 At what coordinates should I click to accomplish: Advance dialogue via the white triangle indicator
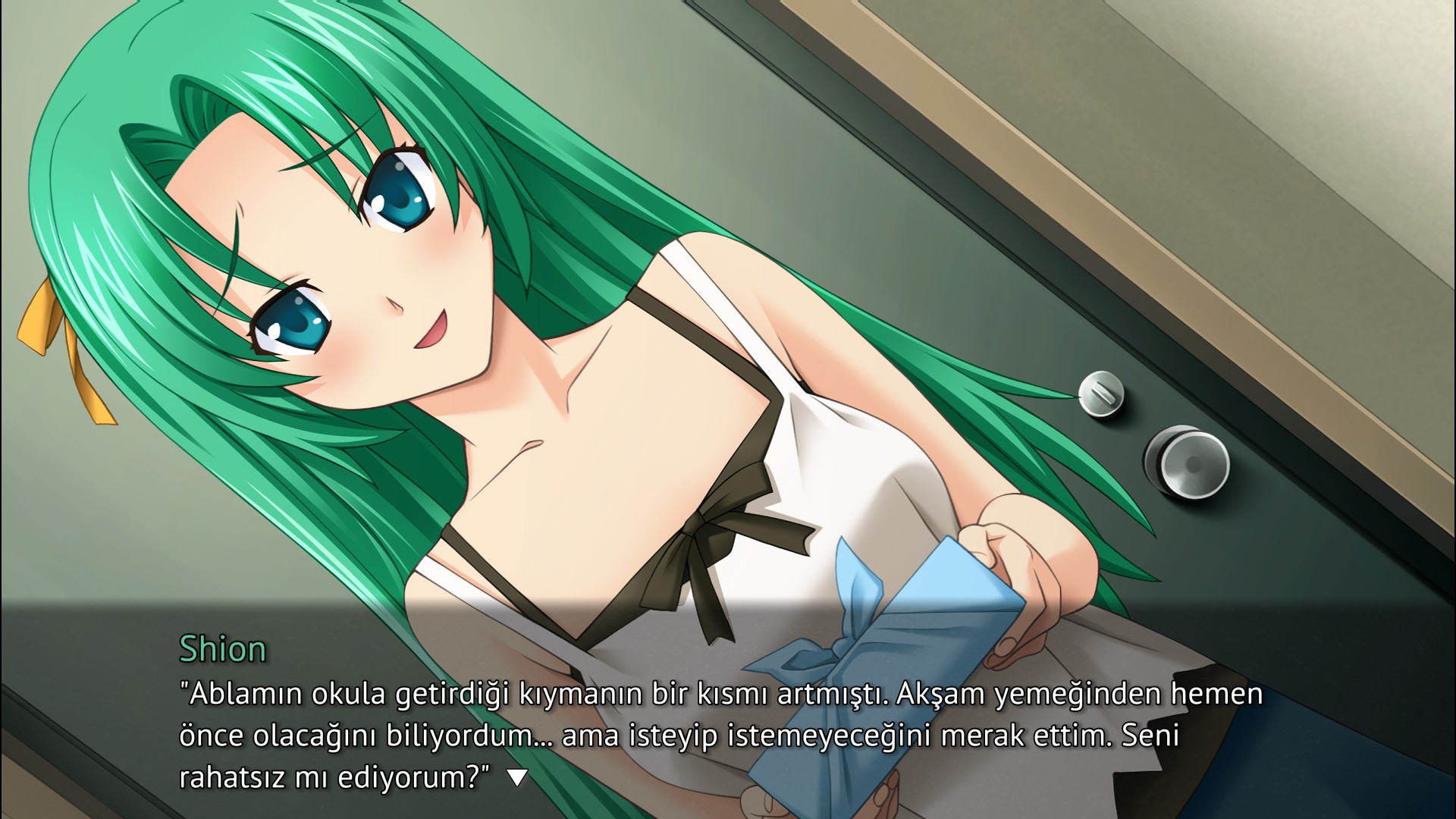[x=517, y=778]
